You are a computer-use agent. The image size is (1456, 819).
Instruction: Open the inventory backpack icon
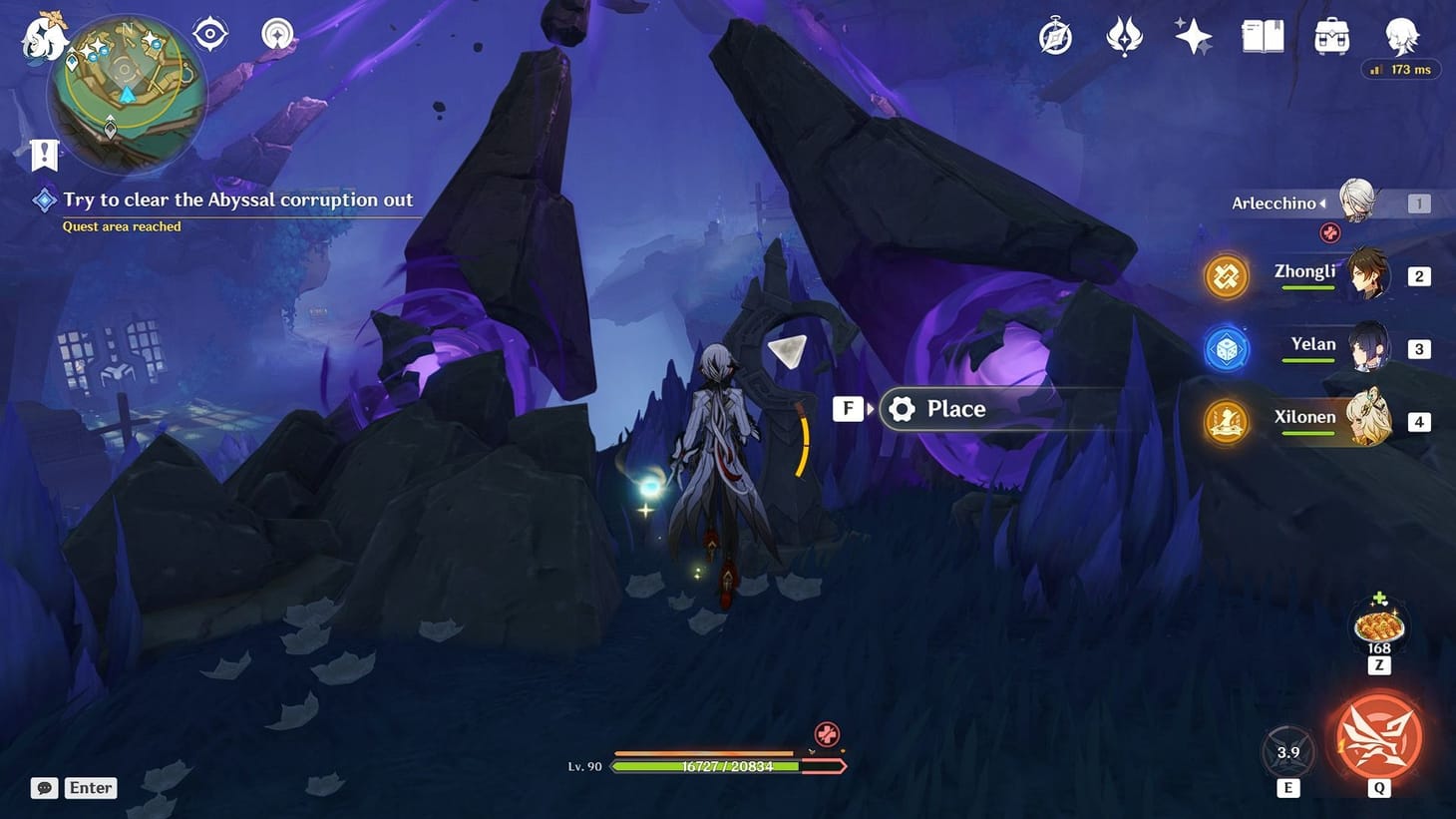pos(1331,36)
